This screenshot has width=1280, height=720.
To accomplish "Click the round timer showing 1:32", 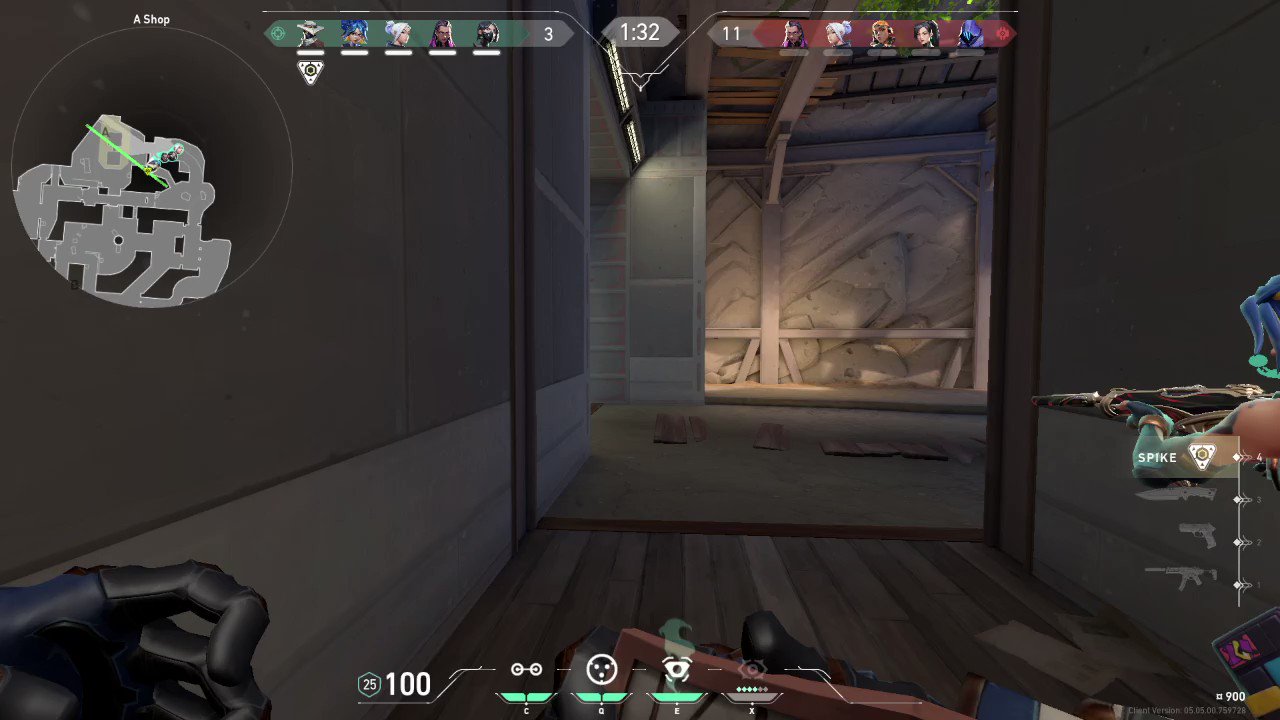I will (x=640, y=32).
